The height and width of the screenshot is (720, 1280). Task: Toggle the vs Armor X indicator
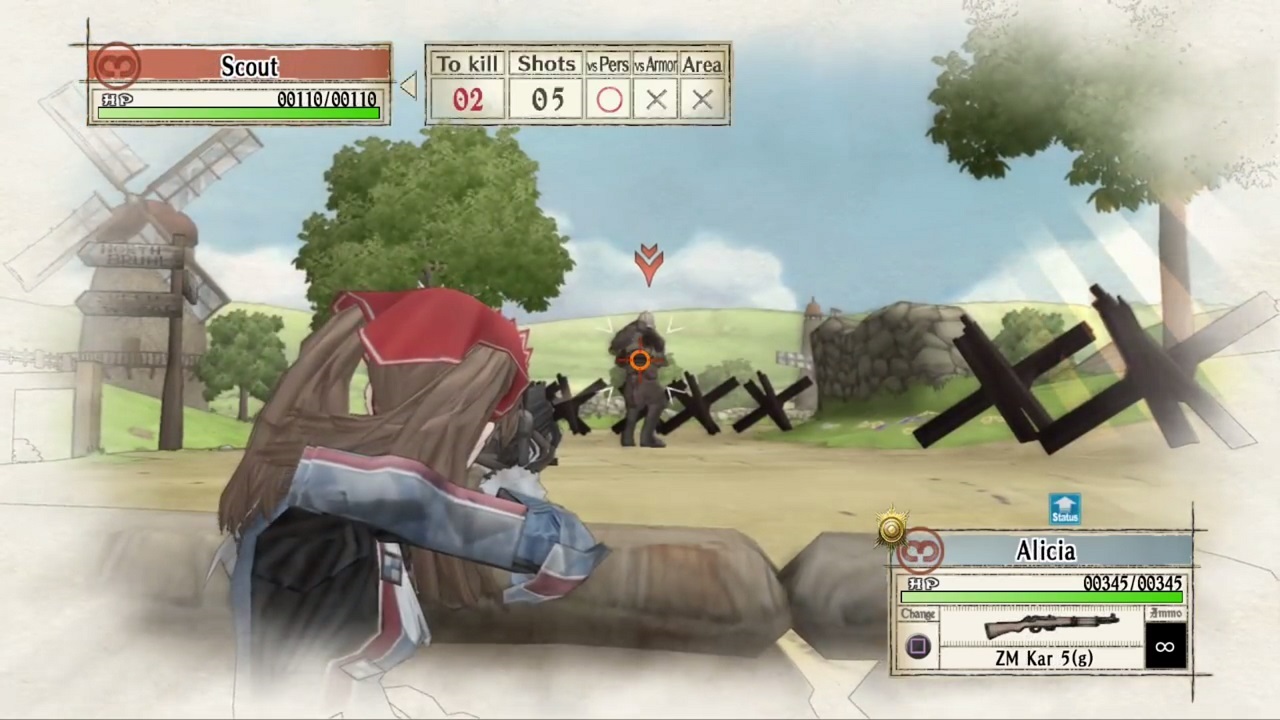tap(656, 99)
